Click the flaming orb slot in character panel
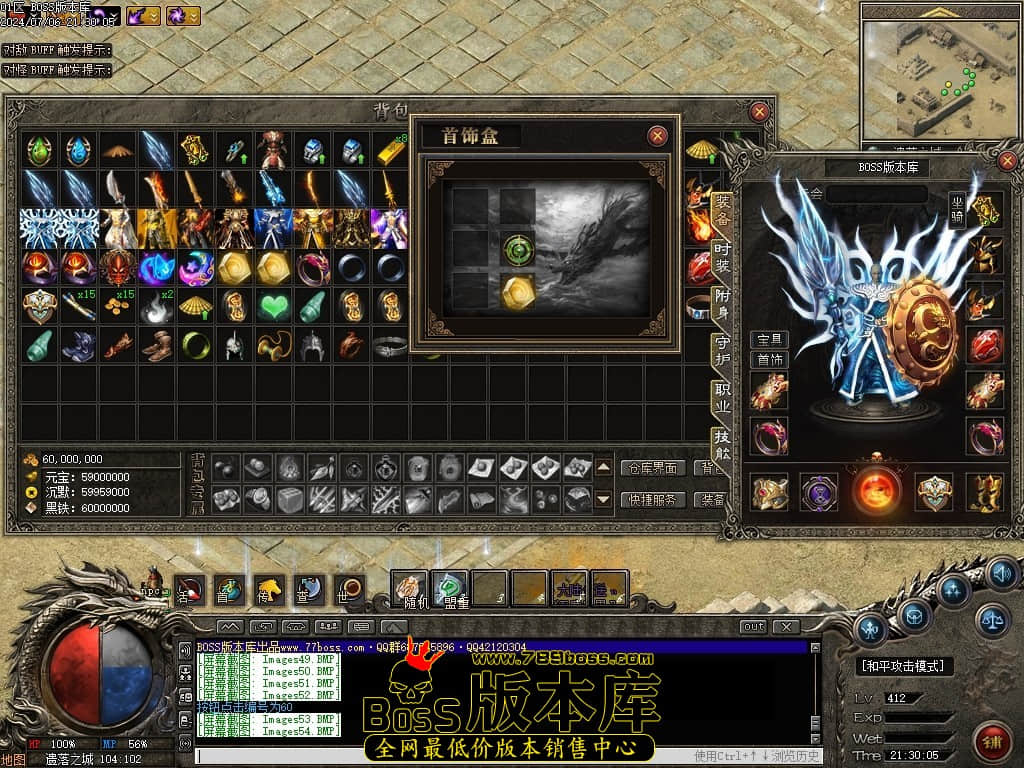Screen dimensions: 1024x768 coord(877,492)
